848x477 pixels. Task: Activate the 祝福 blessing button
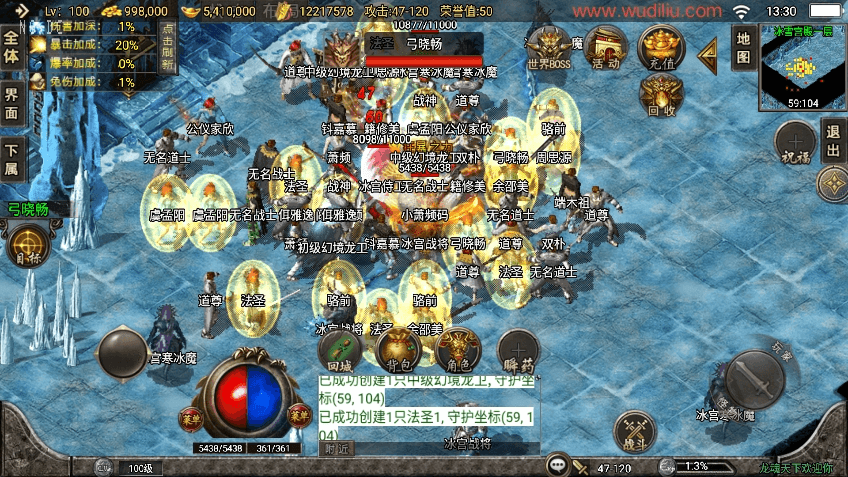click(795, 142)
